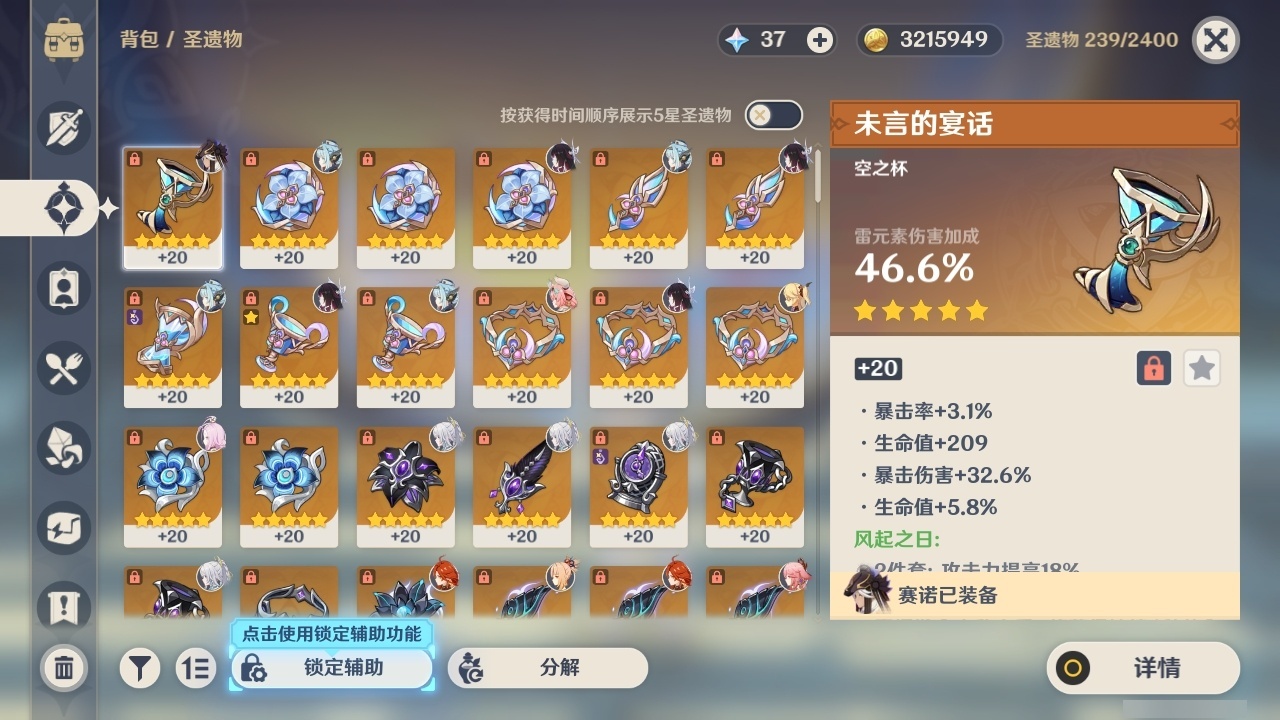The width and height of the screenshot is (1280, 720).
Task: Select the Food inventory tab
Action: tap(63, 368)
